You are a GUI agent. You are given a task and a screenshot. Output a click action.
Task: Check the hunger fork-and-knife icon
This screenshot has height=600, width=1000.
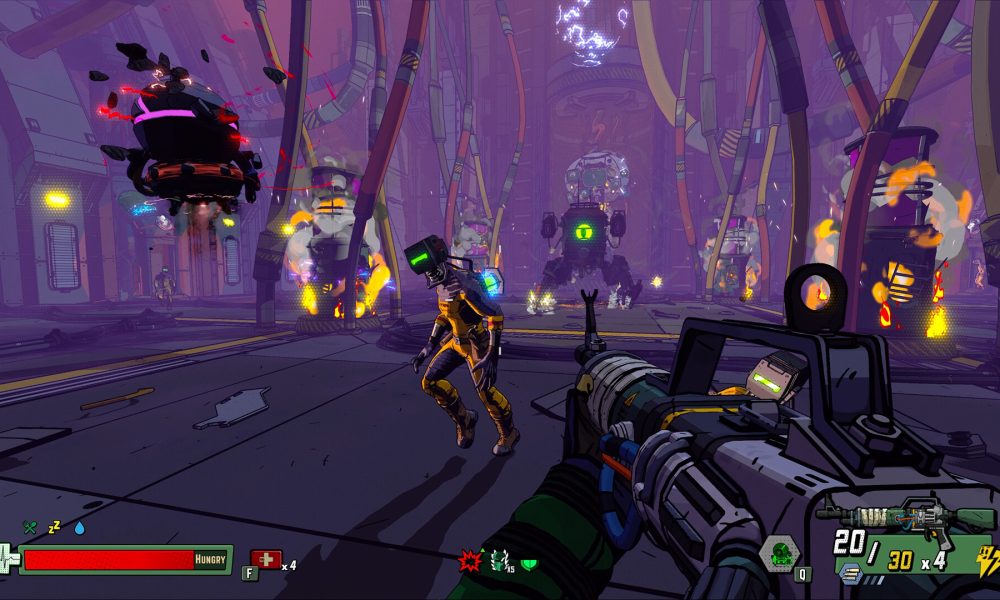pyautogui.click(x=30, y=528)
